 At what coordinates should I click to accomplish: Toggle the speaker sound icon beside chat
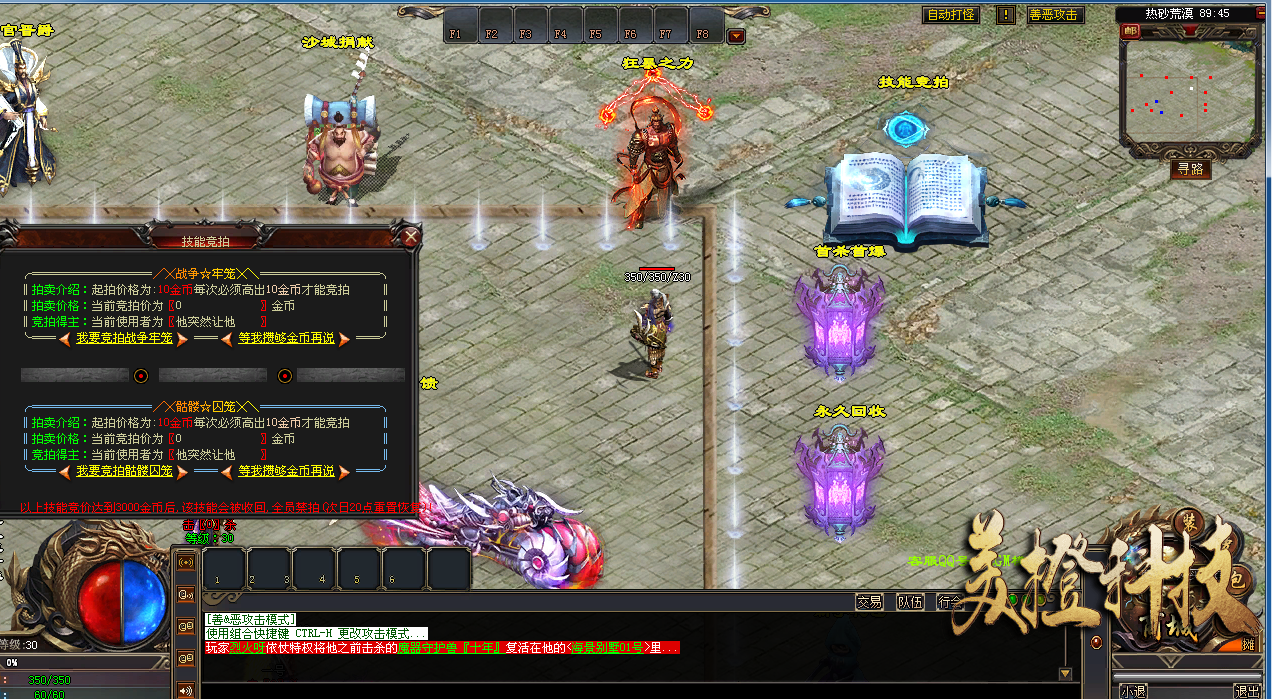(185, 690)
